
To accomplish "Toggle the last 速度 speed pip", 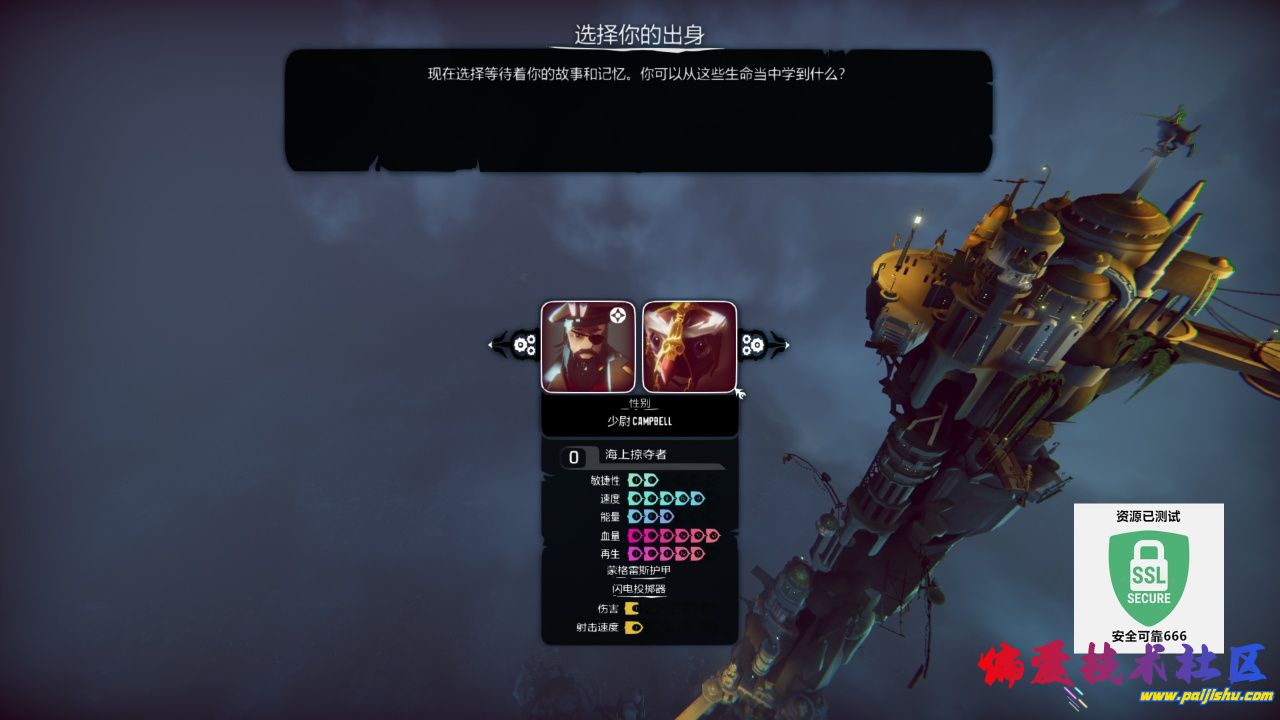I will pos(697,498).
